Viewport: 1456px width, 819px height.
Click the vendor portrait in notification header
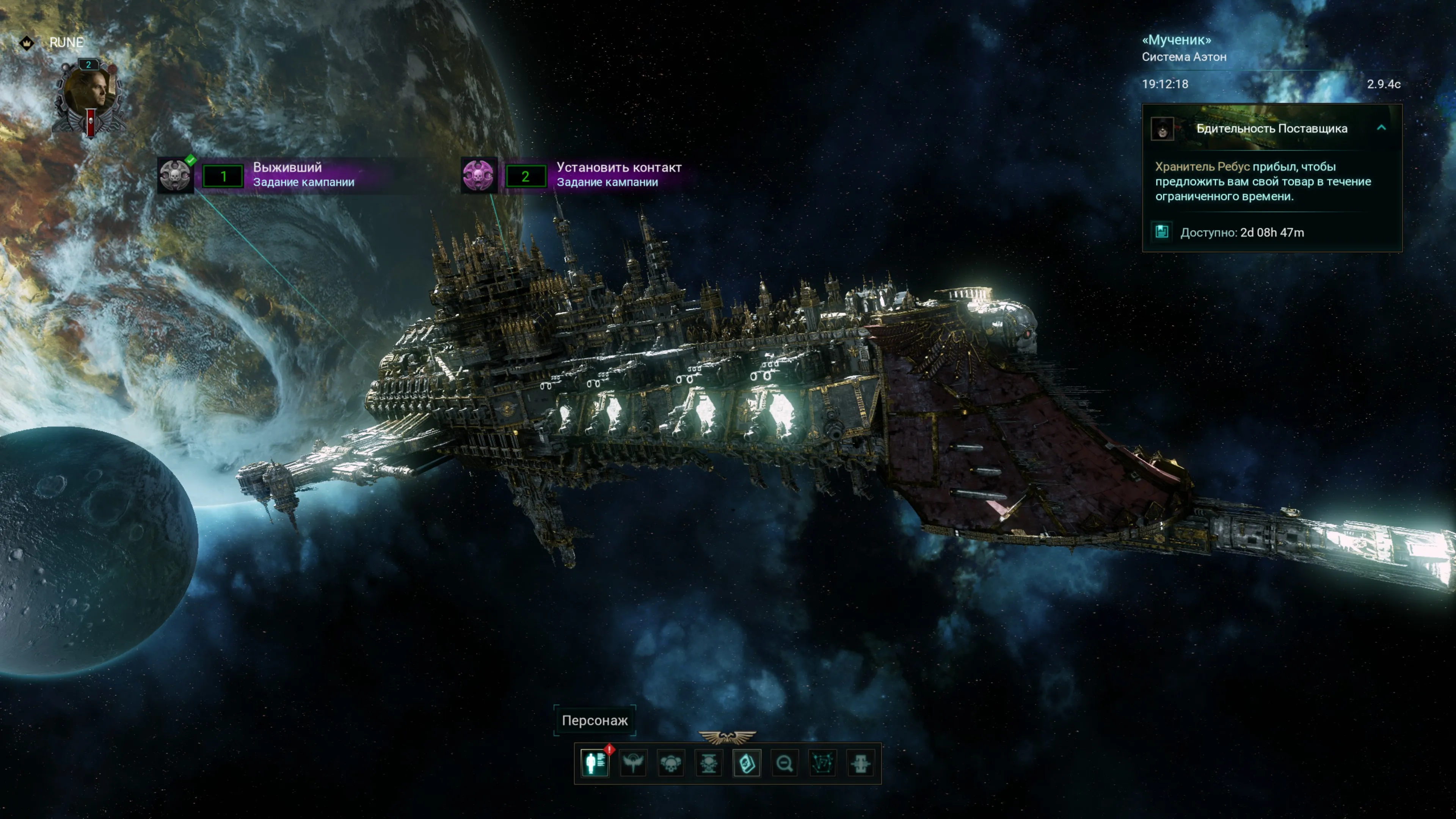click(x=1162, y=129)
